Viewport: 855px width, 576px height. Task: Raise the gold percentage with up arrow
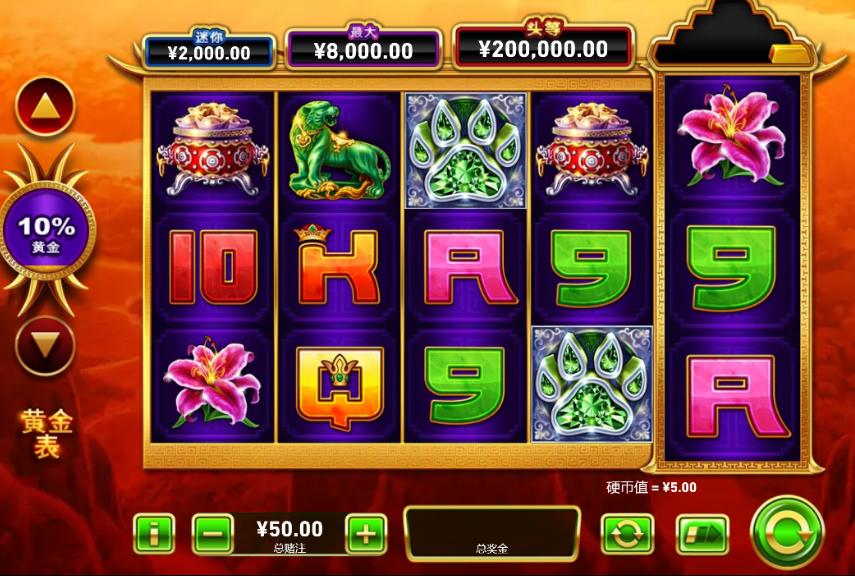coord(45,104)
